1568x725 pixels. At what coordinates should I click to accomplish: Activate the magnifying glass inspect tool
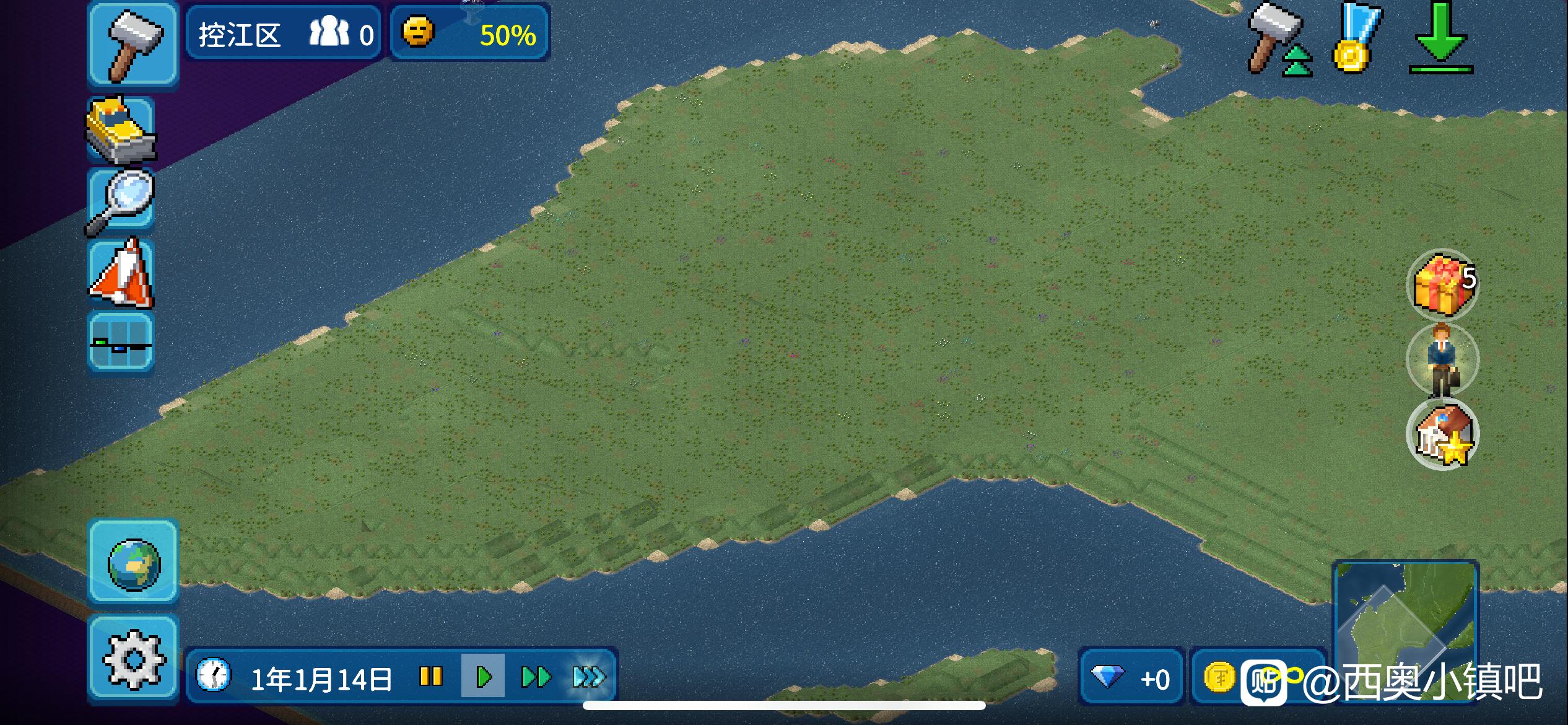click(x=121, y=201)
